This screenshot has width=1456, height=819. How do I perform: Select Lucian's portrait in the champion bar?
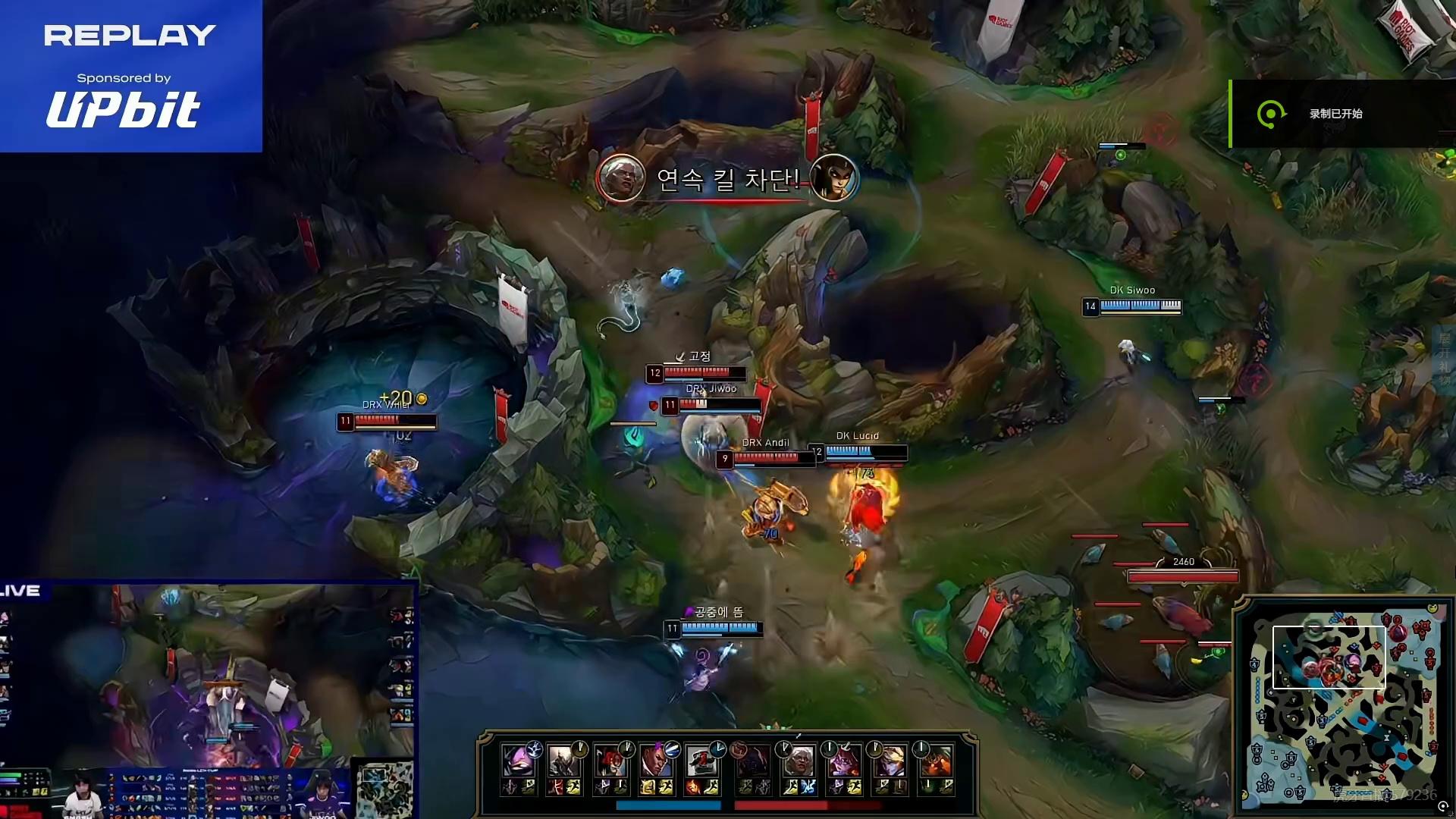(x=656, y=761)
